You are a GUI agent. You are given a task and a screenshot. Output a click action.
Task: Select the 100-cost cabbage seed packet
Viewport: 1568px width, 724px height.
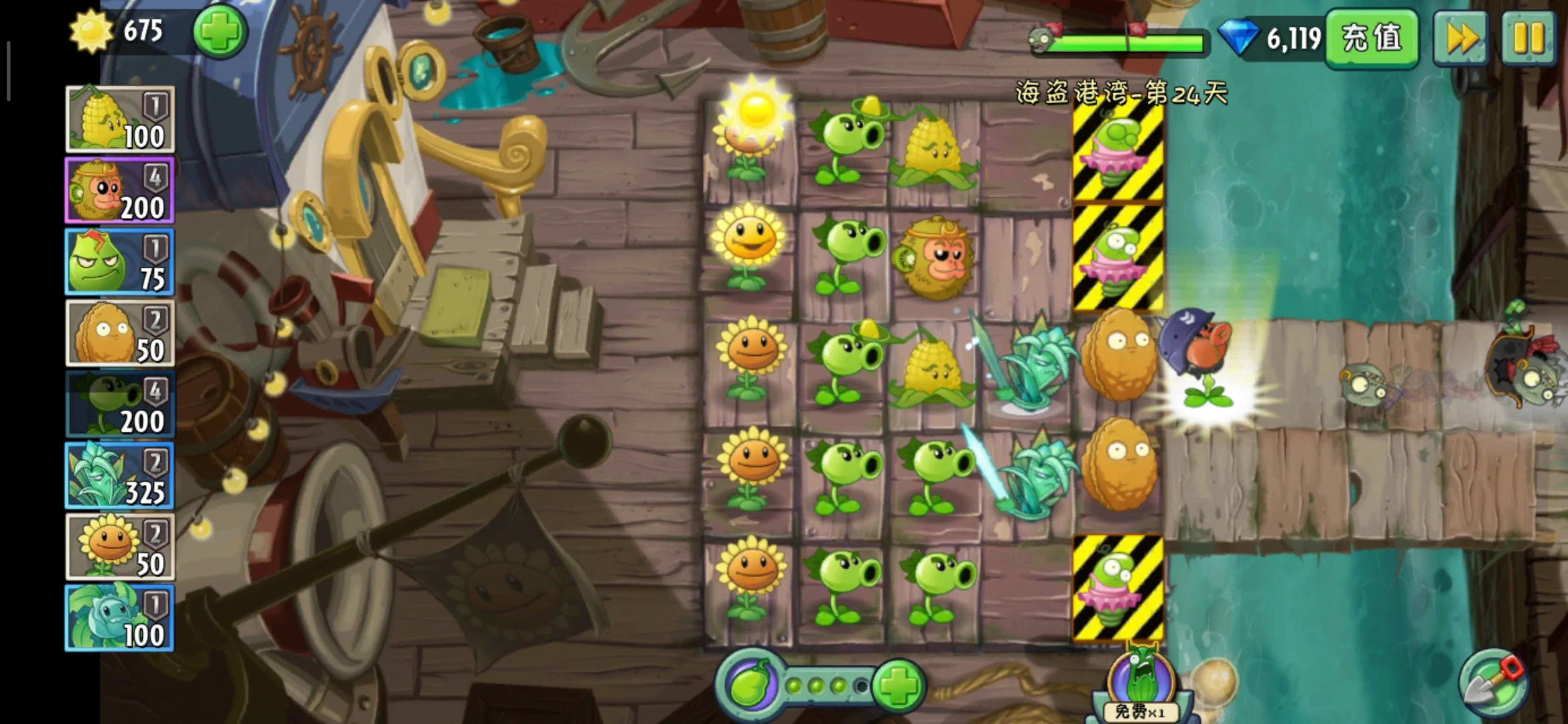(120, 617)
